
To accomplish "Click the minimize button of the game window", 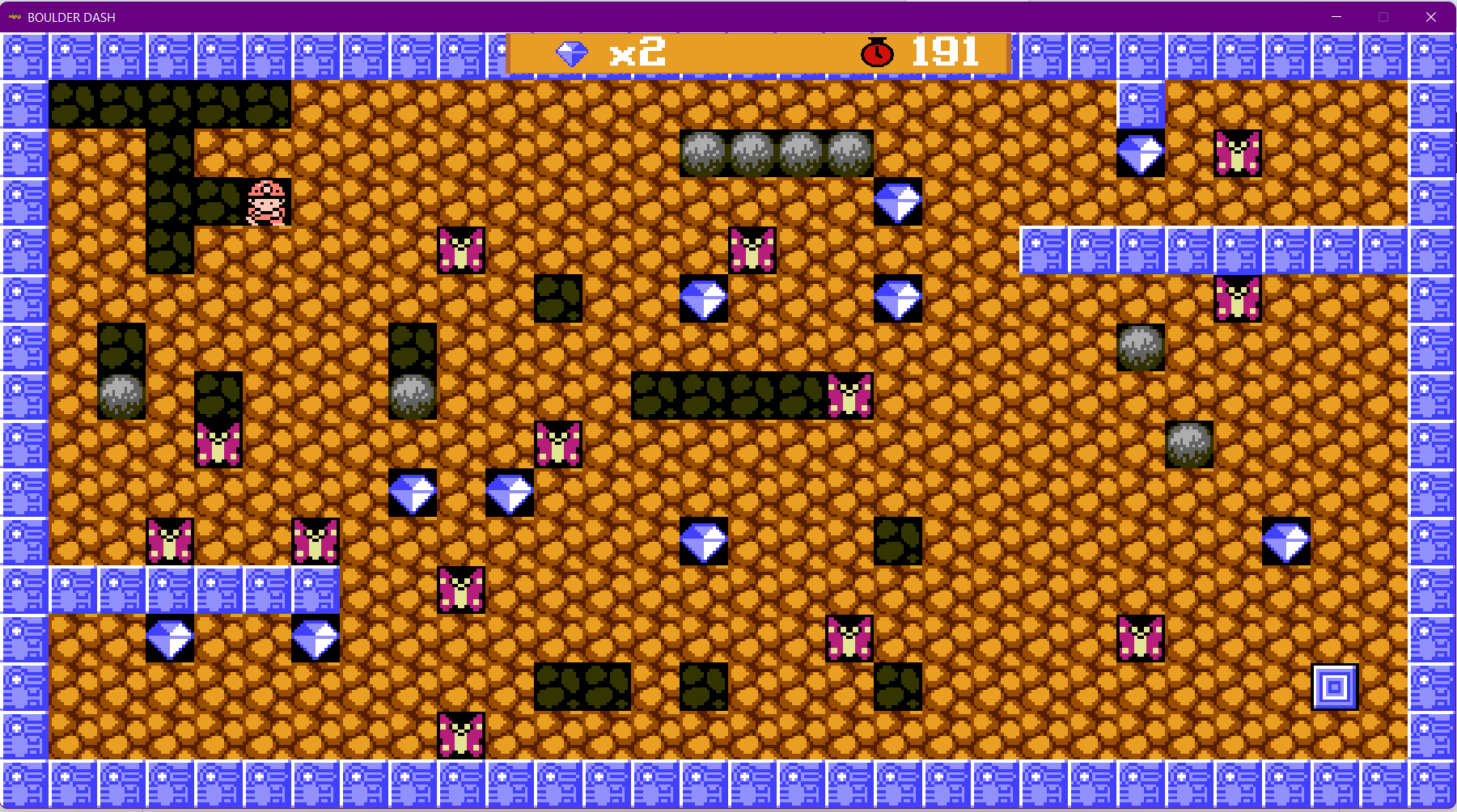I will pyautogui.click(x=1336, y=16).
